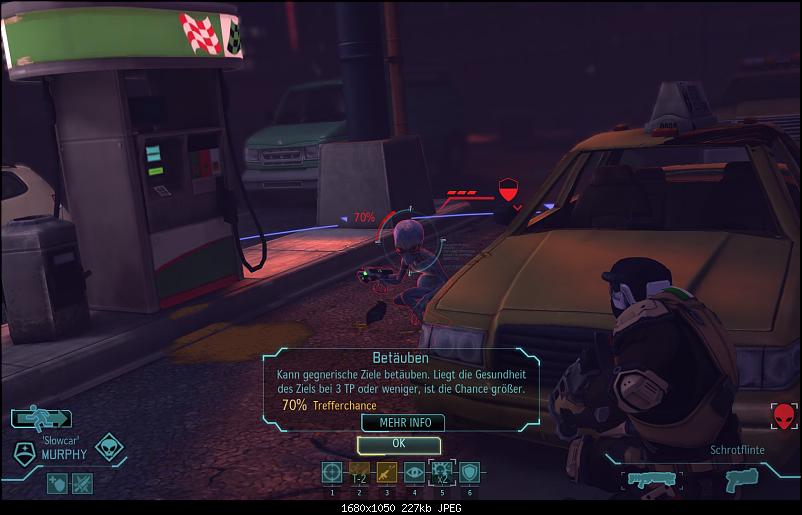Confirm the stun with the OK button

[398, 443]
